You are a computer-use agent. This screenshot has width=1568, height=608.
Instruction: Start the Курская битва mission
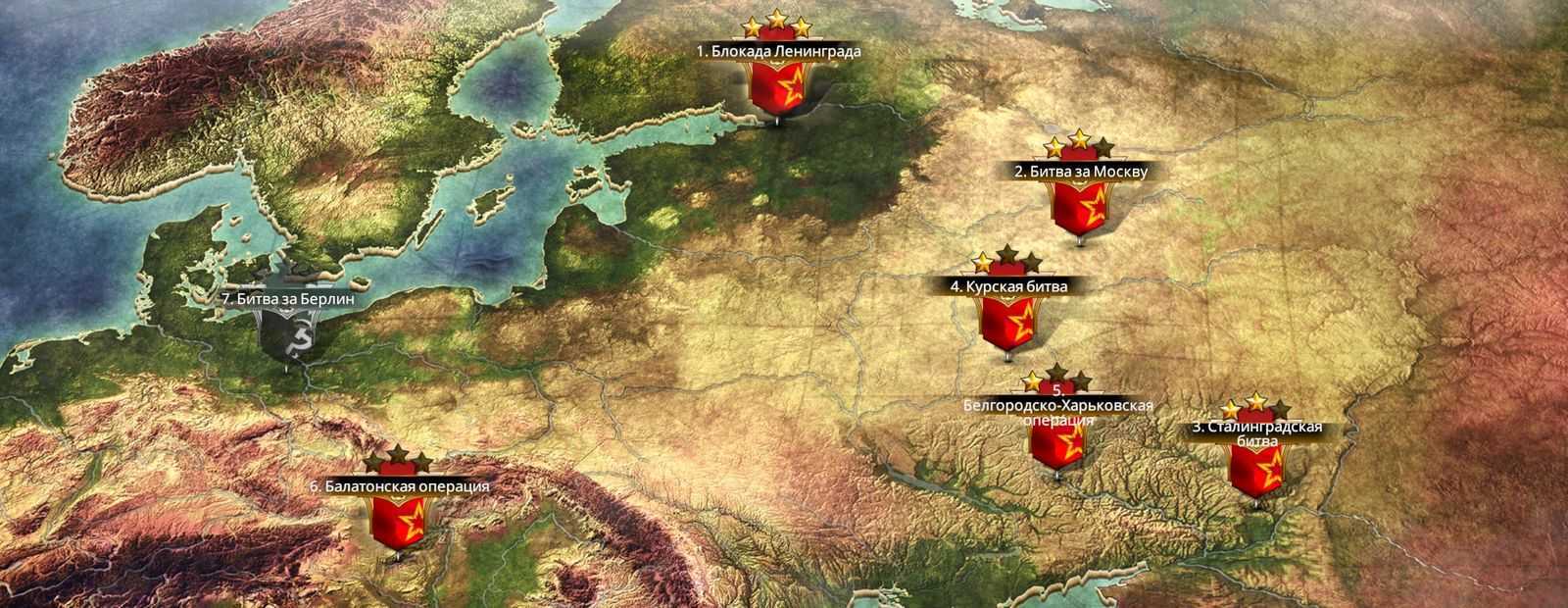point(1004,319)
